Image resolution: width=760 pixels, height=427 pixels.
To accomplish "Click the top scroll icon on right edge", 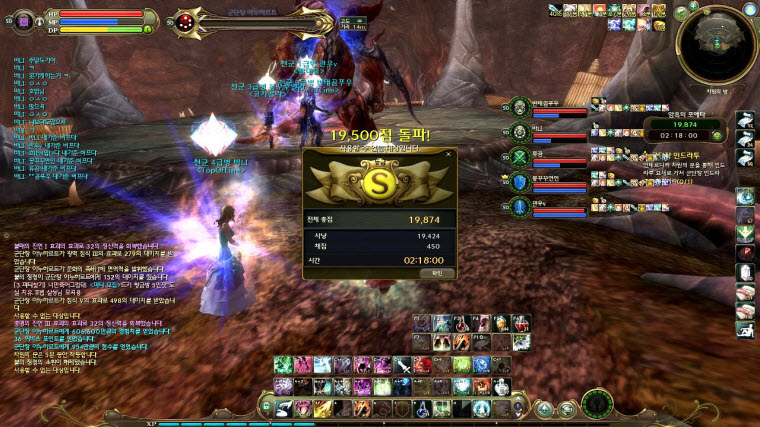I will [744, 120].
